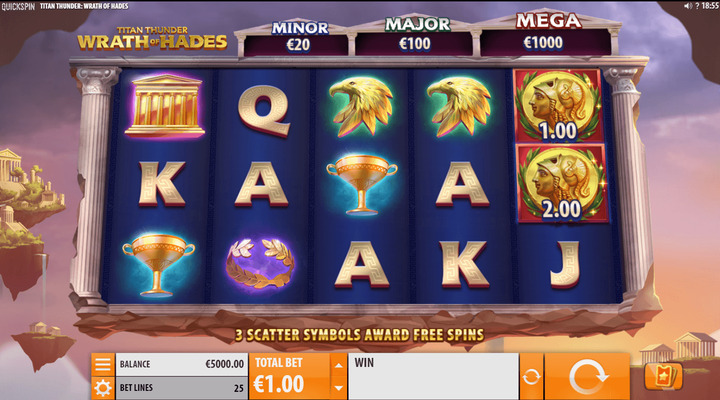Spin the reels with the large spin button

pyautogui.click(x=587, y=378)
